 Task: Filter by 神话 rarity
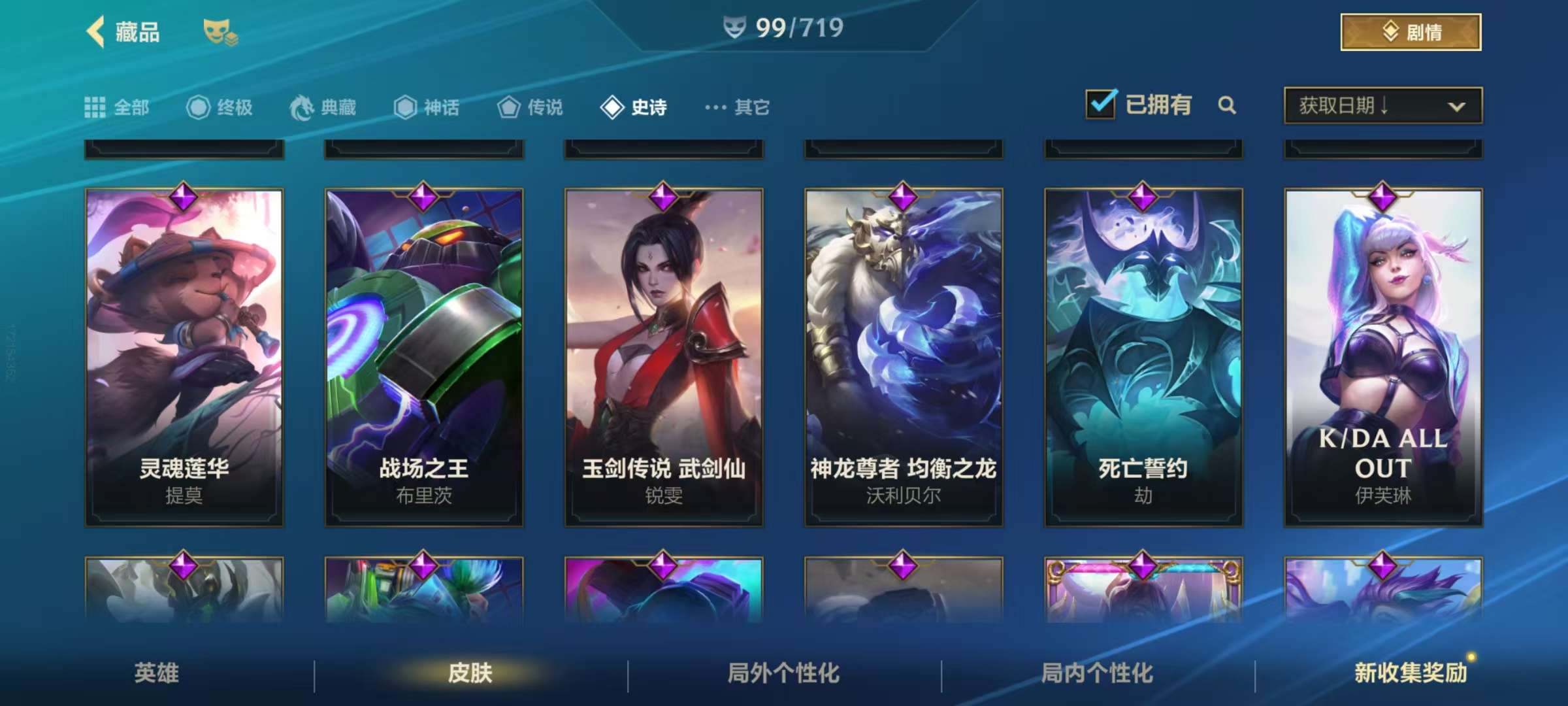coord(427,107)
